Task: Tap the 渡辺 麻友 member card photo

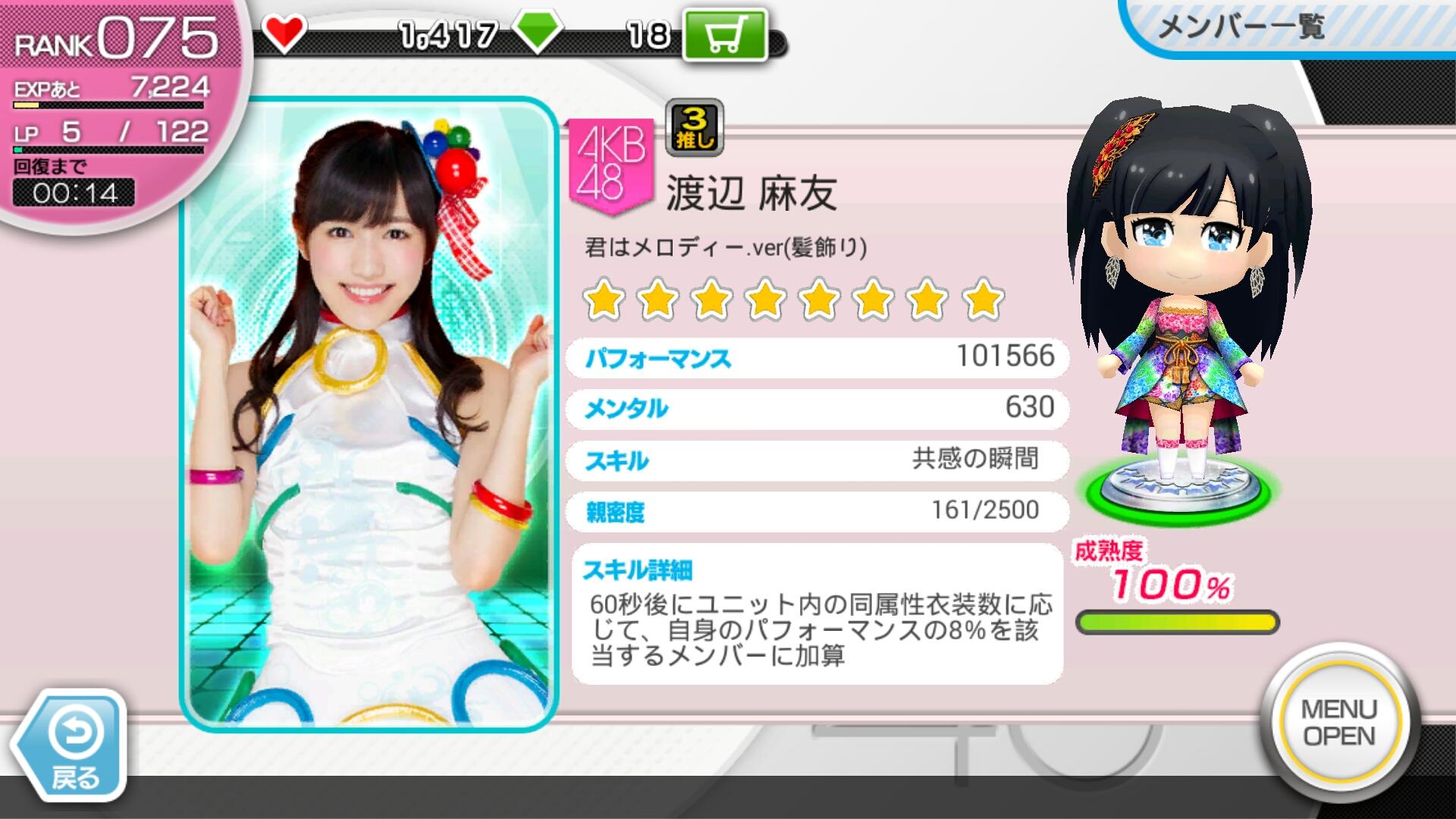Action: tap(369, 413)
